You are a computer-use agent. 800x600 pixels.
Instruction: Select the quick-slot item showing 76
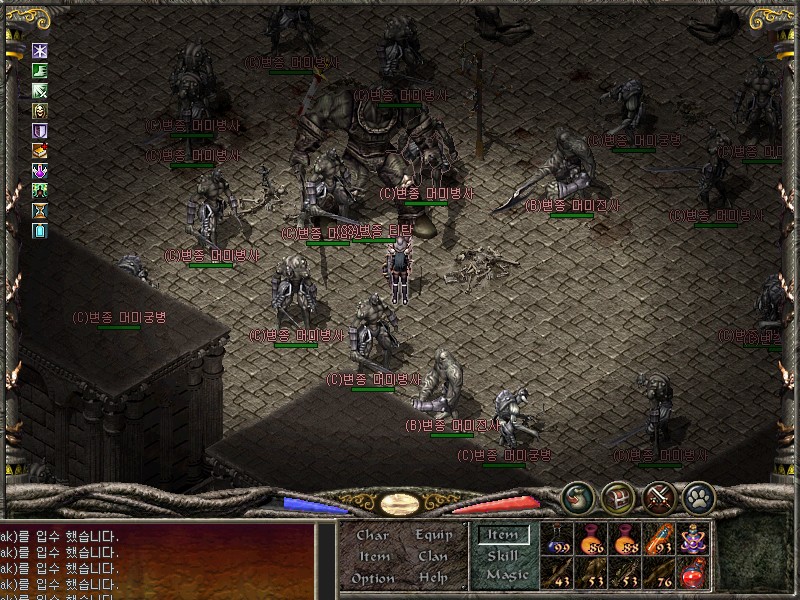pos(658,573)
